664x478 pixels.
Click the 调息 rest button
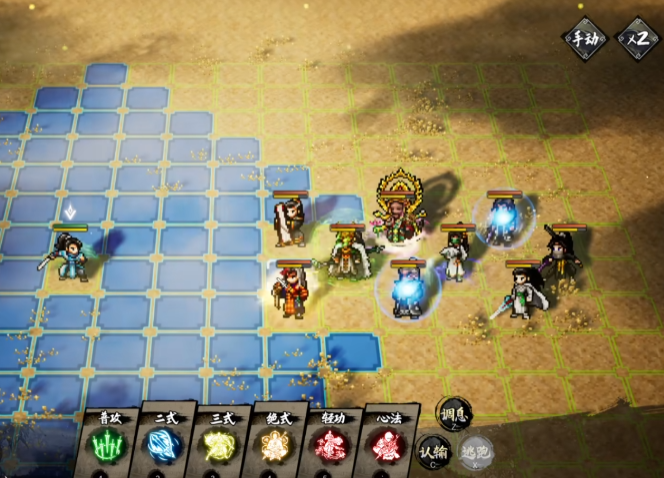[454, 413]
